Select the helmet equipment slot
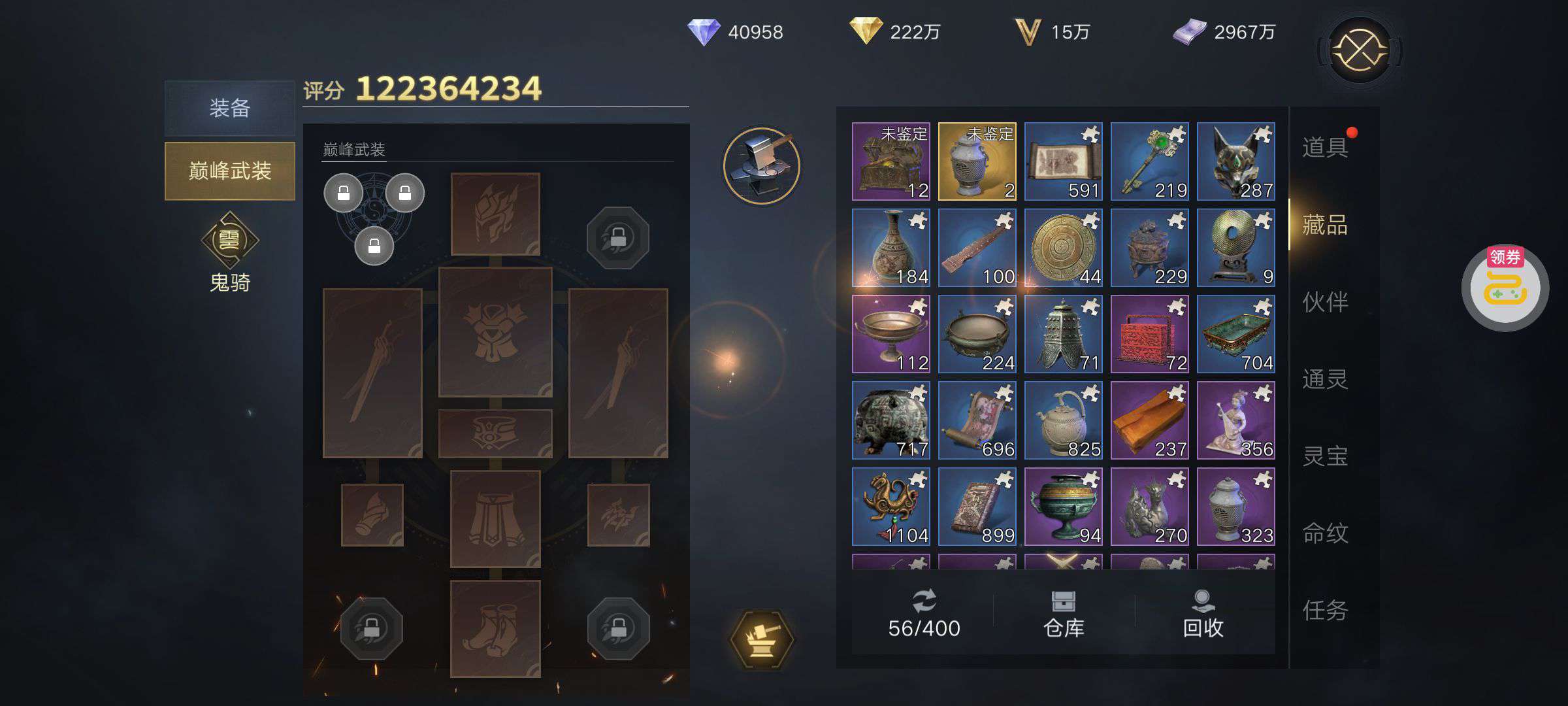The height and width of the screenshot is (706, 1568). pyautogui.click(x=495, y=214)
